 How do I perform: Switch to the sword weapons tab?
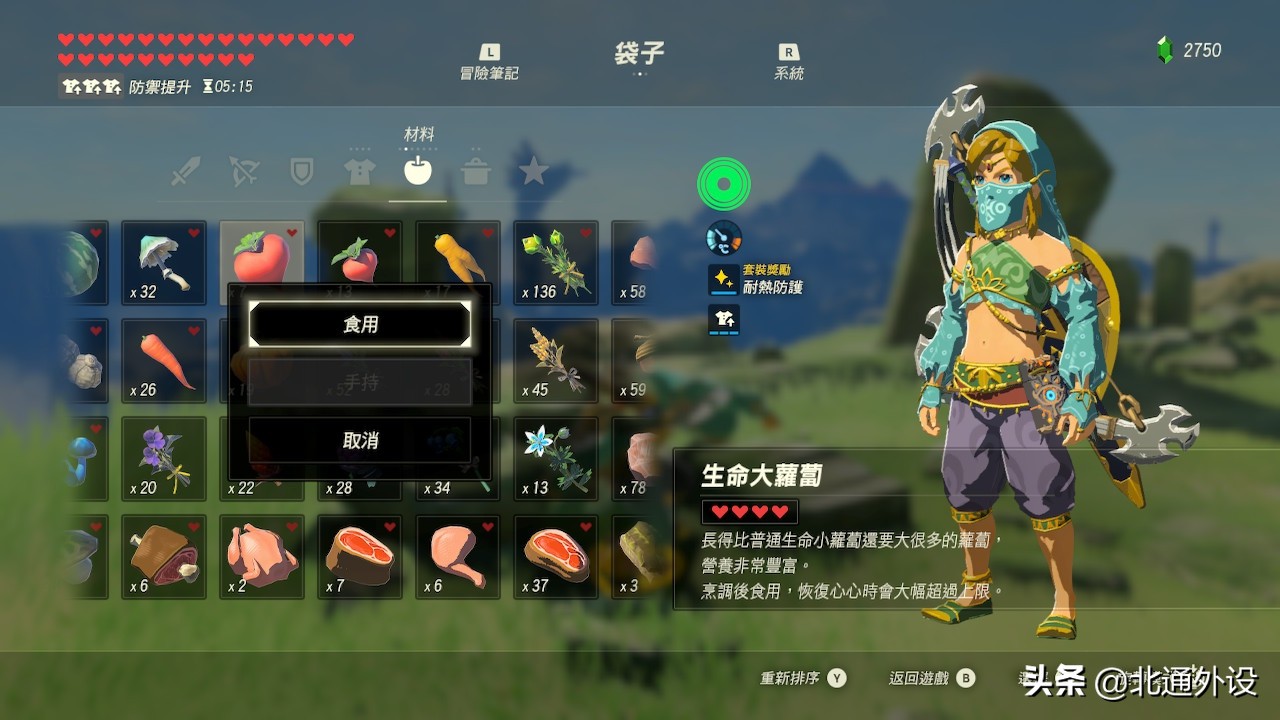(185, 171)
